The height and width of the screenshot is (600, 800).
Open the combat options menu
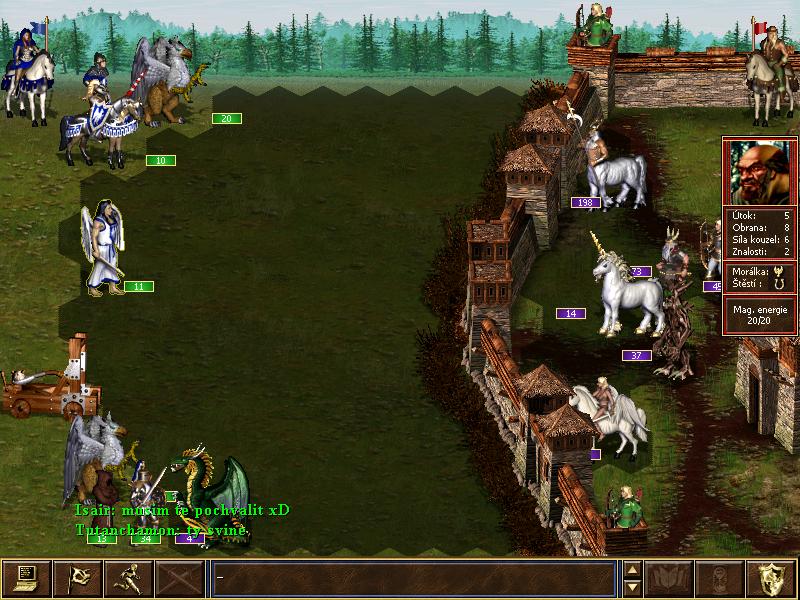[26, 578]
